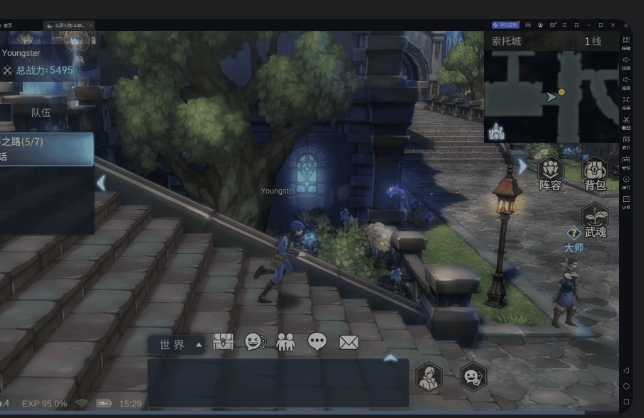Open the friends icon with two figures
Viewport: 644px width, 418px height.
286,342
